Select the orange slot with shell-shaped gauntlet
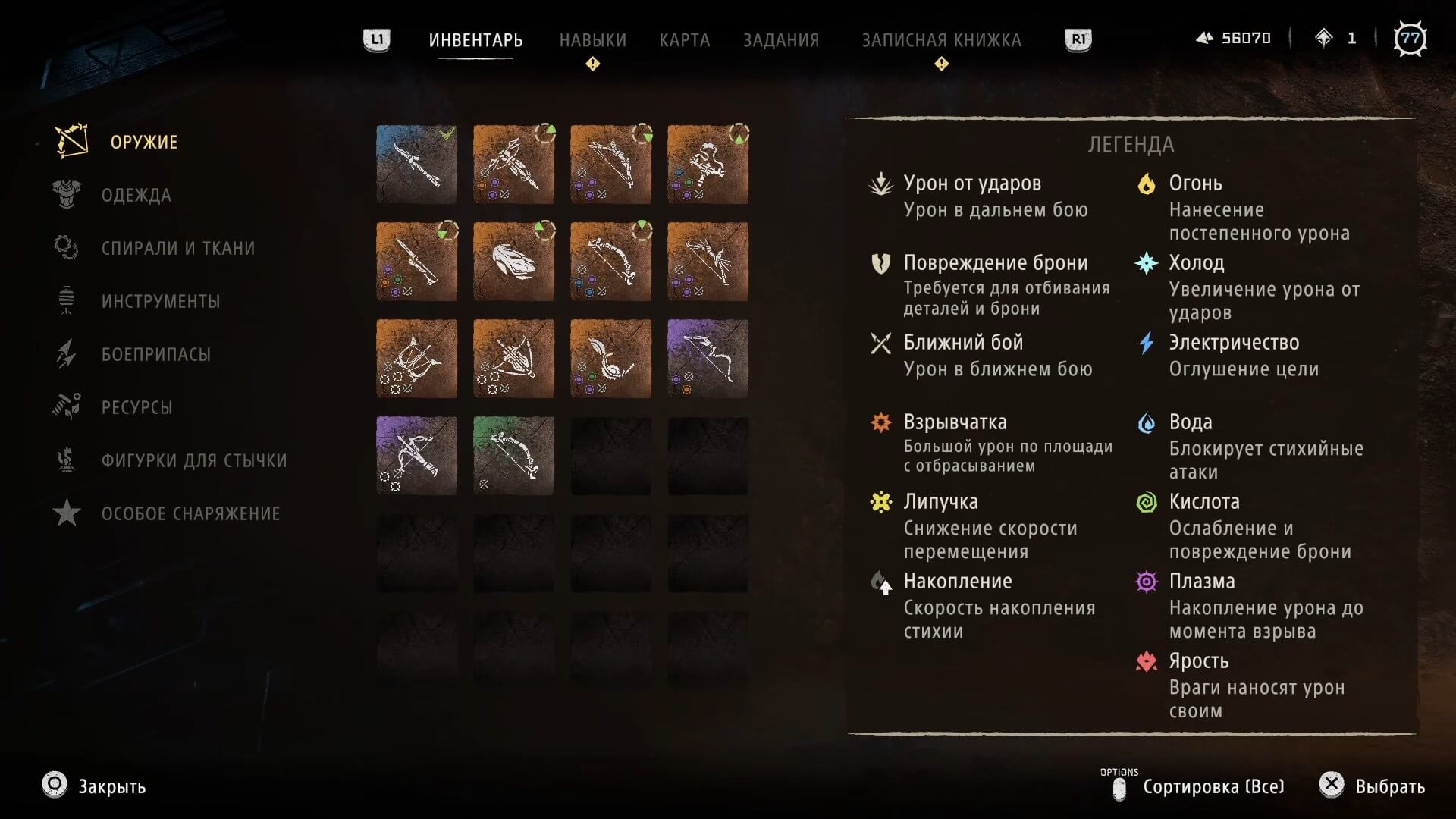This screenshot has width=1456, height=819. click(513, 262)
